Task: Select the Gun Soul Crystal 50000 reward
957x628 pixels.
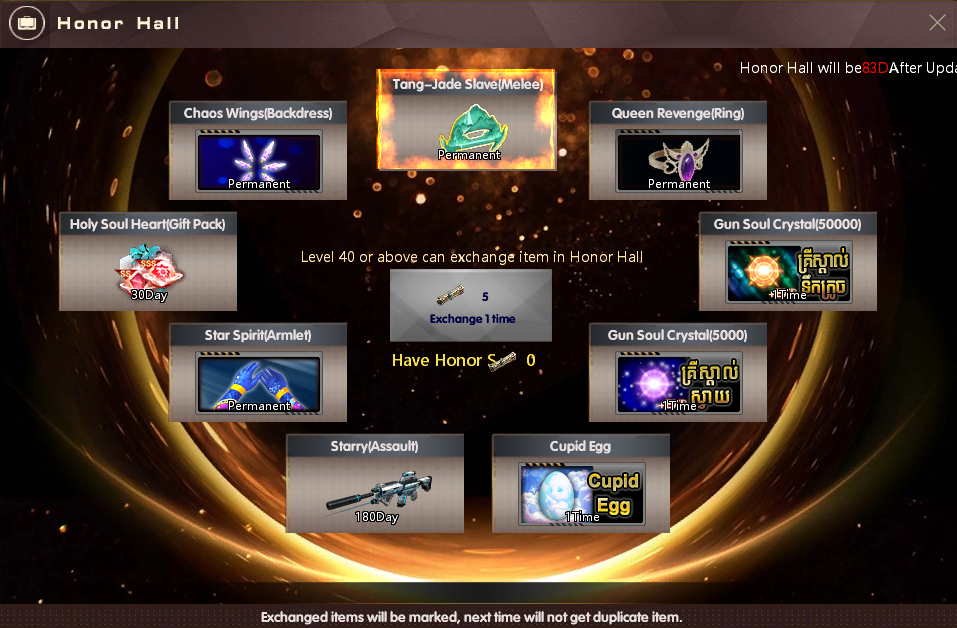Action: click(788, 271)
